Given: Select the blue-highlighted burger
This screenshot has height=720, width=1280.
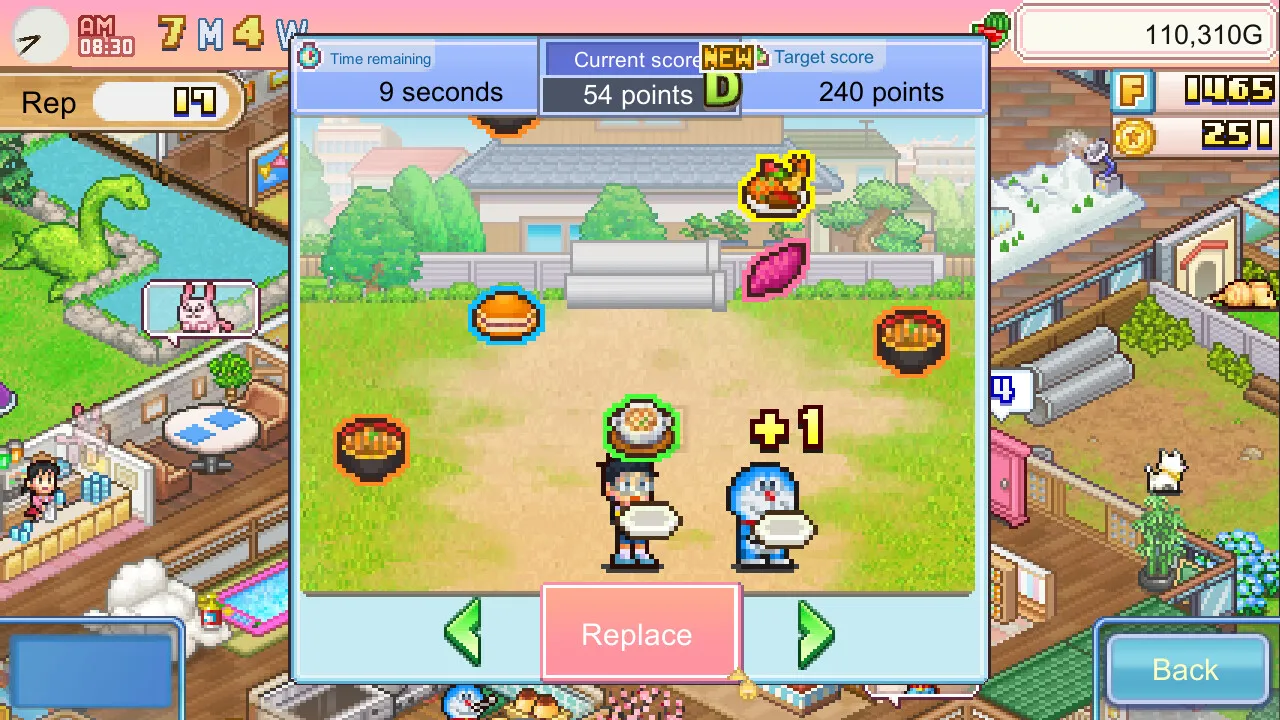Looking at the screenshot, I should point(506,317).
